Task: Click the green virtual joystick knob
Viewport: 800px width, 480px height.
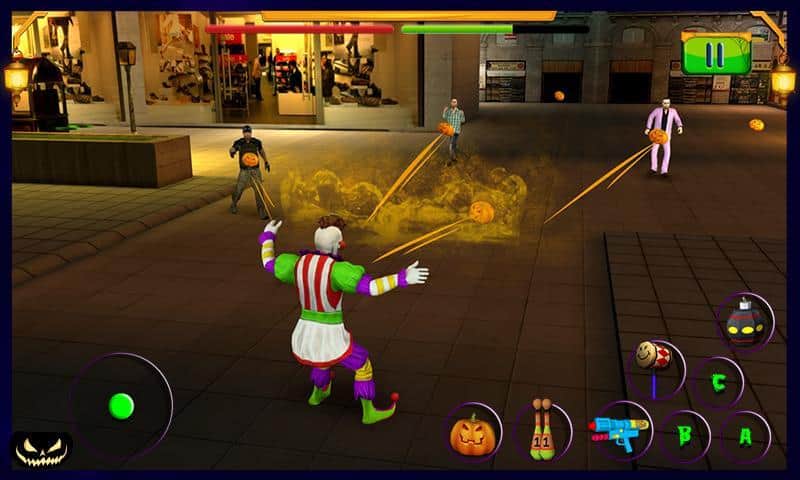Action: point(121,405)
